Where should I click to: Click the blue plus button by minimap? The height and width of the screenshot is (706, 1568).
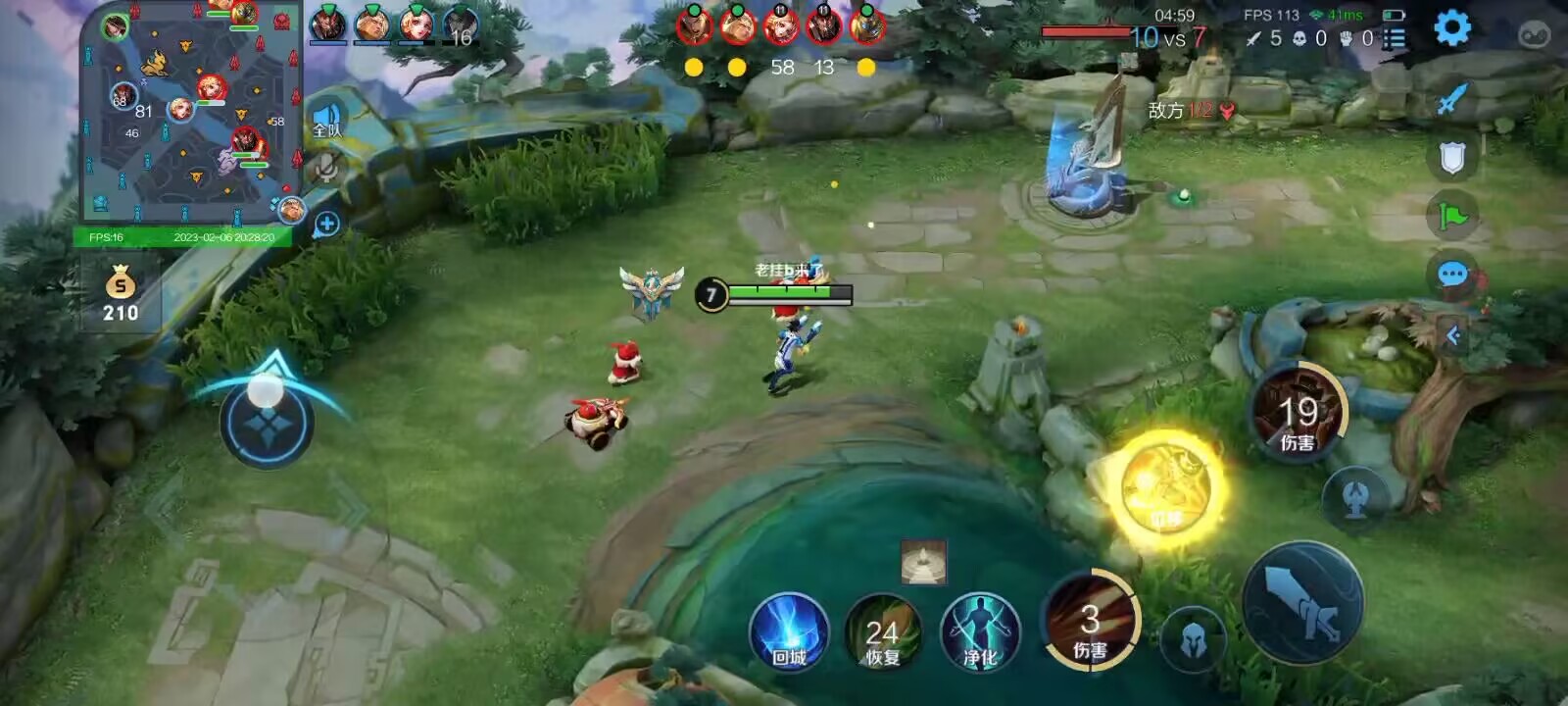(x=326, y=225)
